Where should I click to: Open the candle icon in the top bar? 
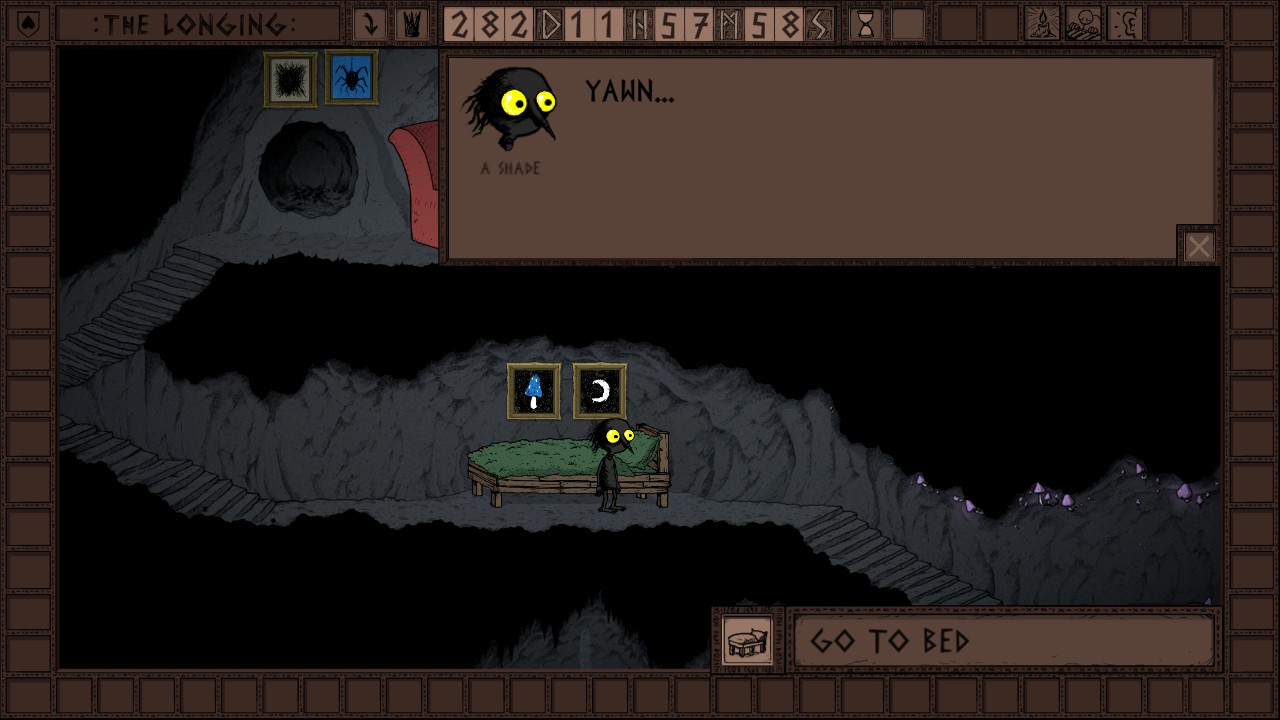1041,24
